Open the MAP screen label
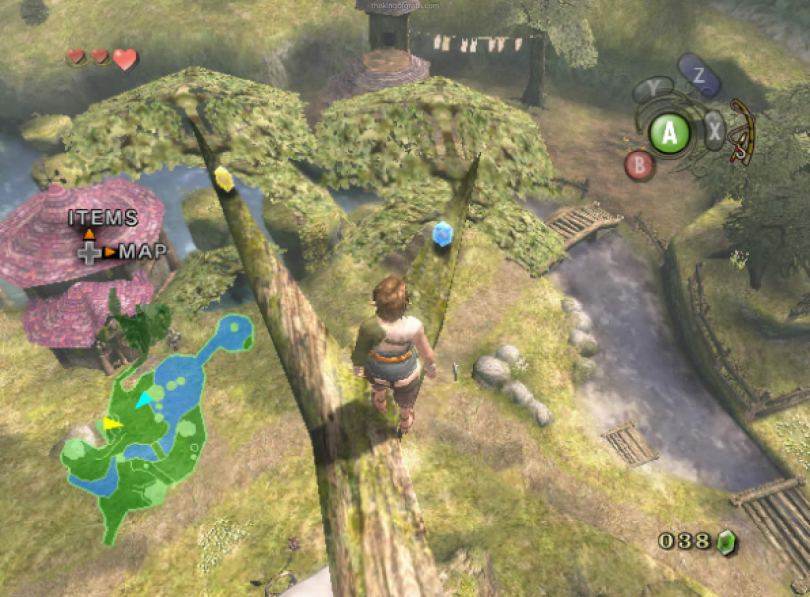 click(143, 251)
